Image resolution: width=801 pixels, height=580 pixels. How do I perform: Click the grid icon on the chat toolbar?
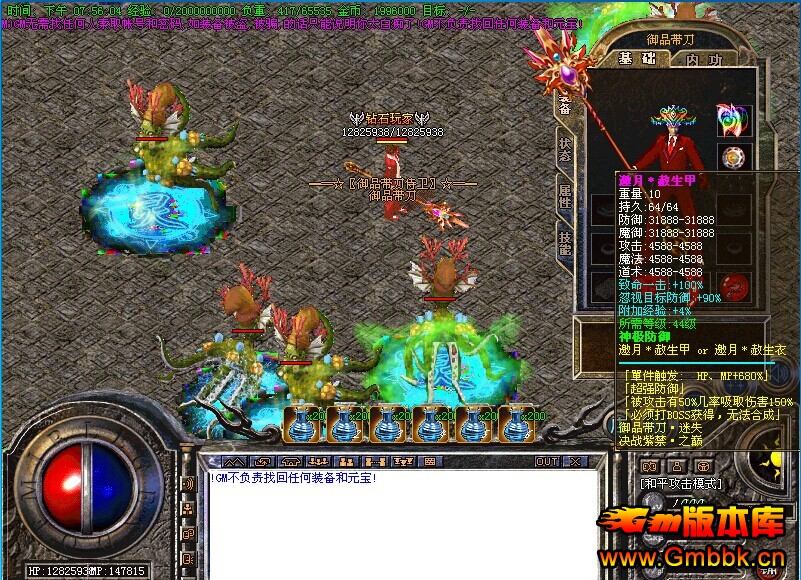[429, 462]
